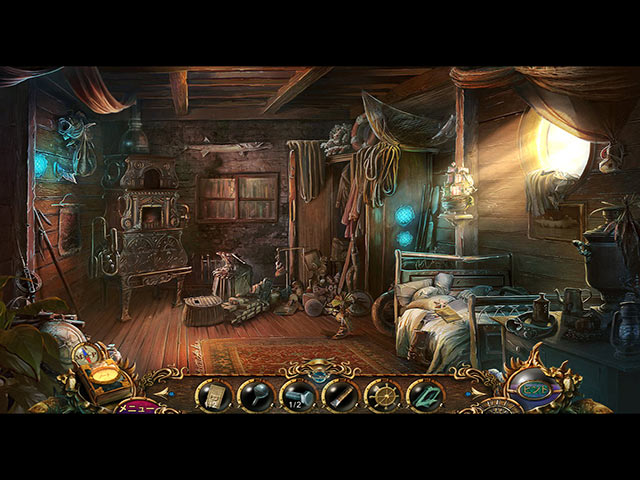Select the paper note inventory item
The width and height of the screenshot is (640, 480).
214,394
